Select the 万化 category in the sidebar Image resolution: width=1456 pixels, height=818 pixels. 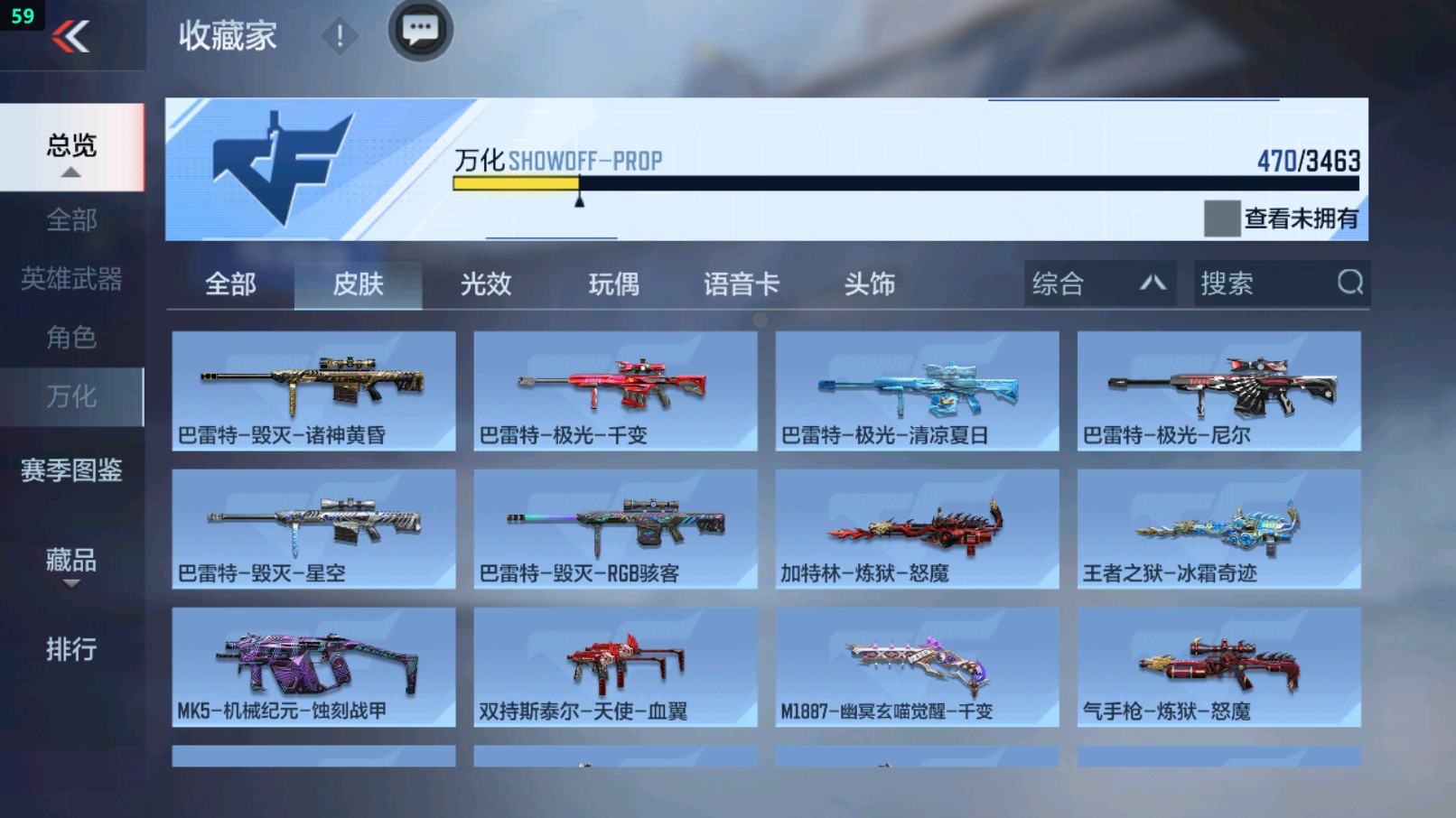tap(72, 395)
